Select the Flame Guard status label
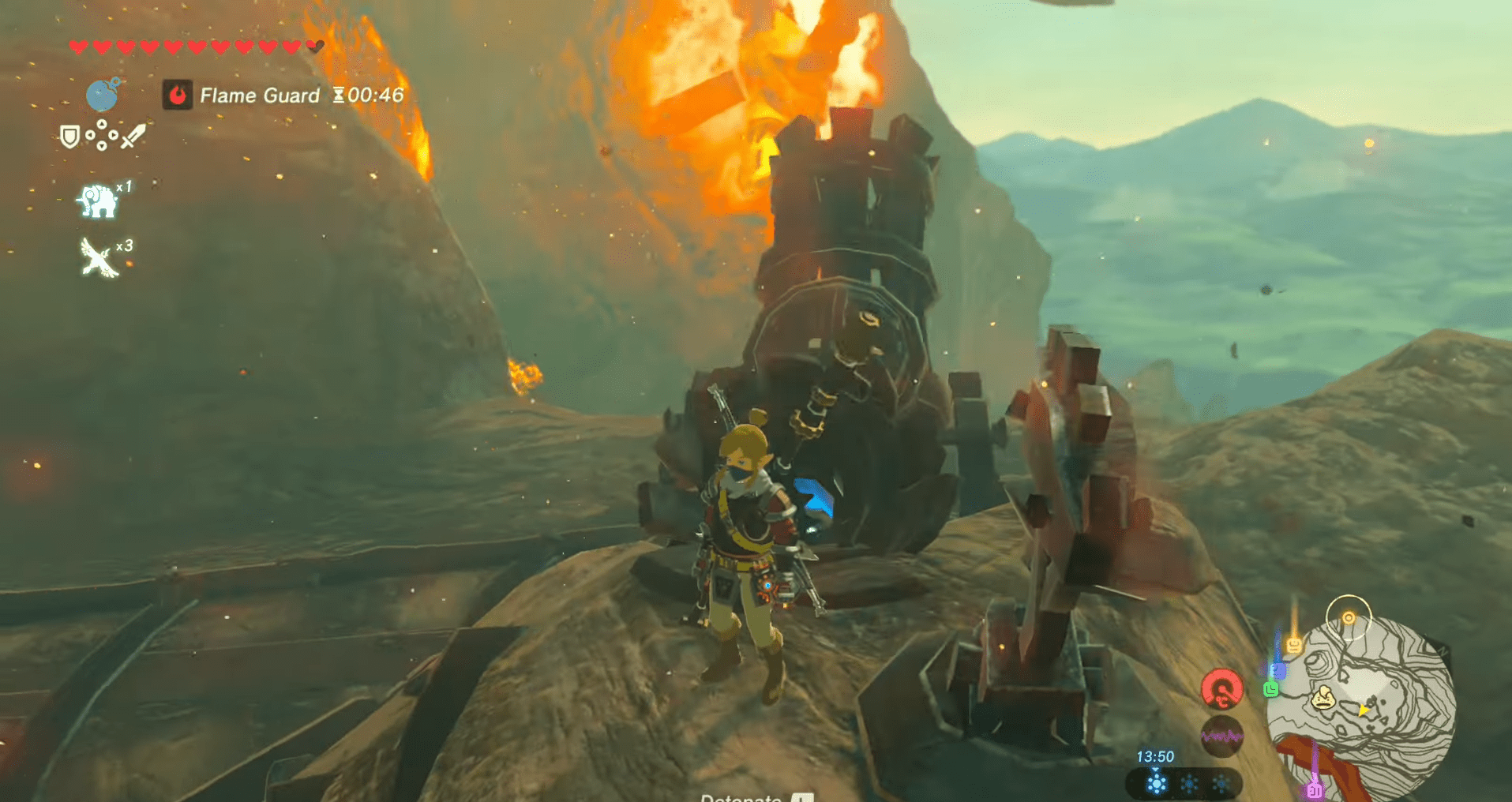 tap(261, 95)
